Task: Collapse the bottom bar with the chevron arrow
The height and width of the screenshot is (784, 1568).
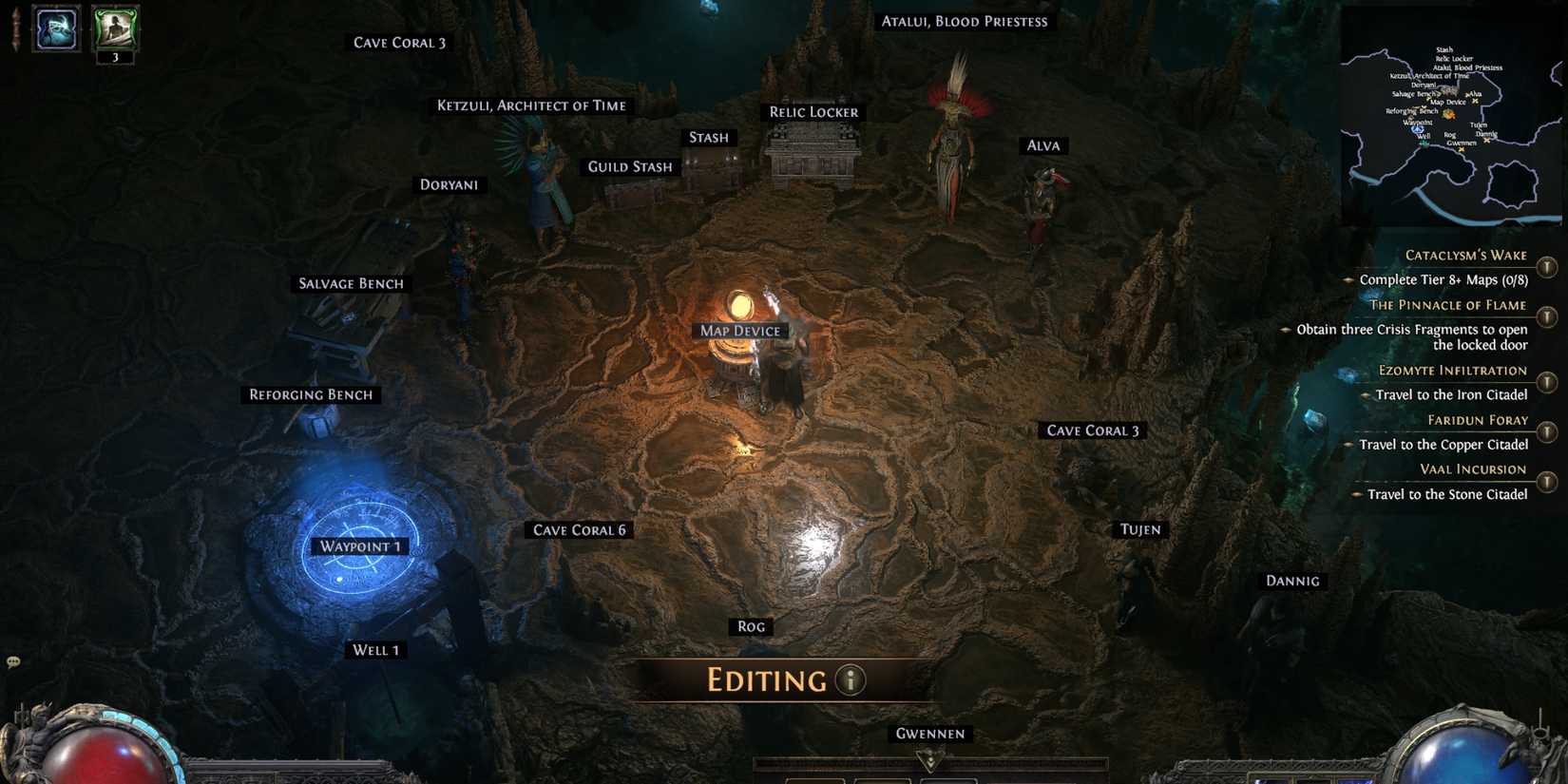Action: [930, 760]
